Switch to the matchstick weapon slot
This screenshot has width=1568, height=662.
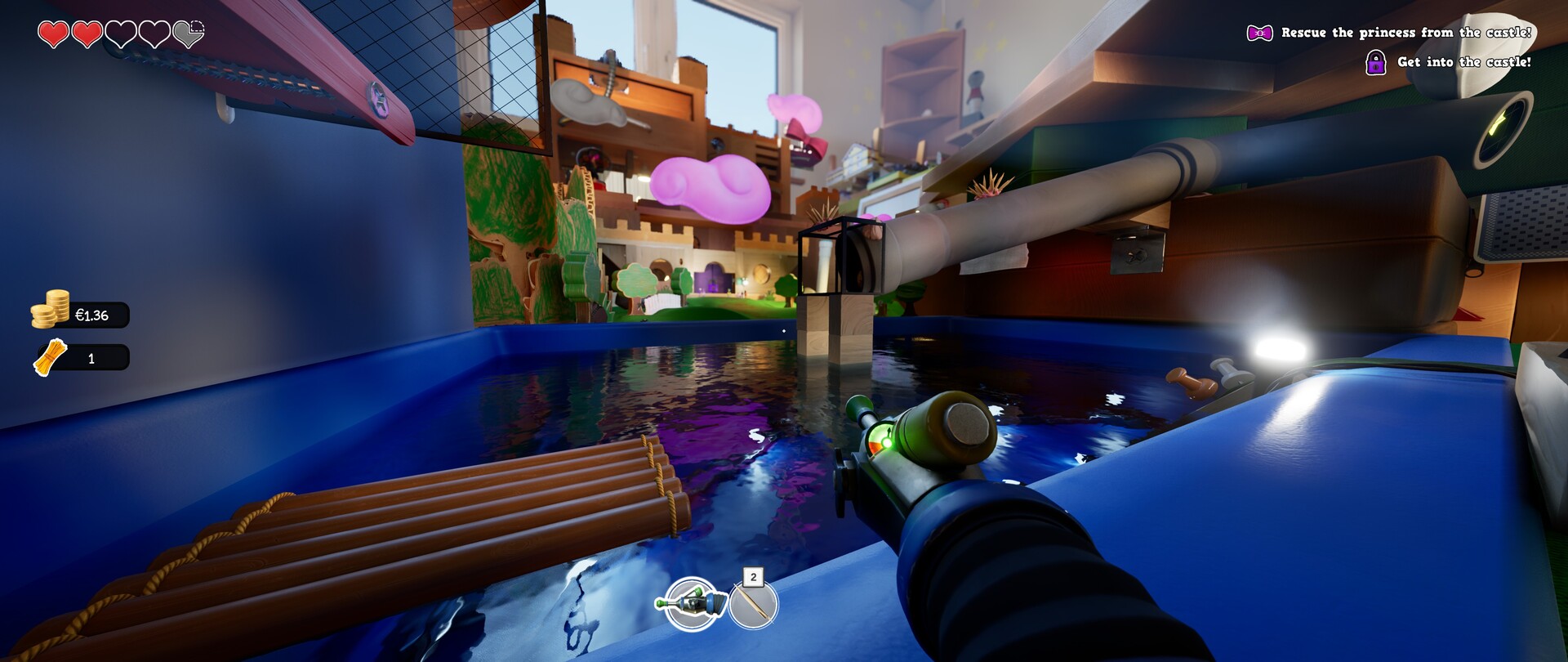click(x=753, y=606)
